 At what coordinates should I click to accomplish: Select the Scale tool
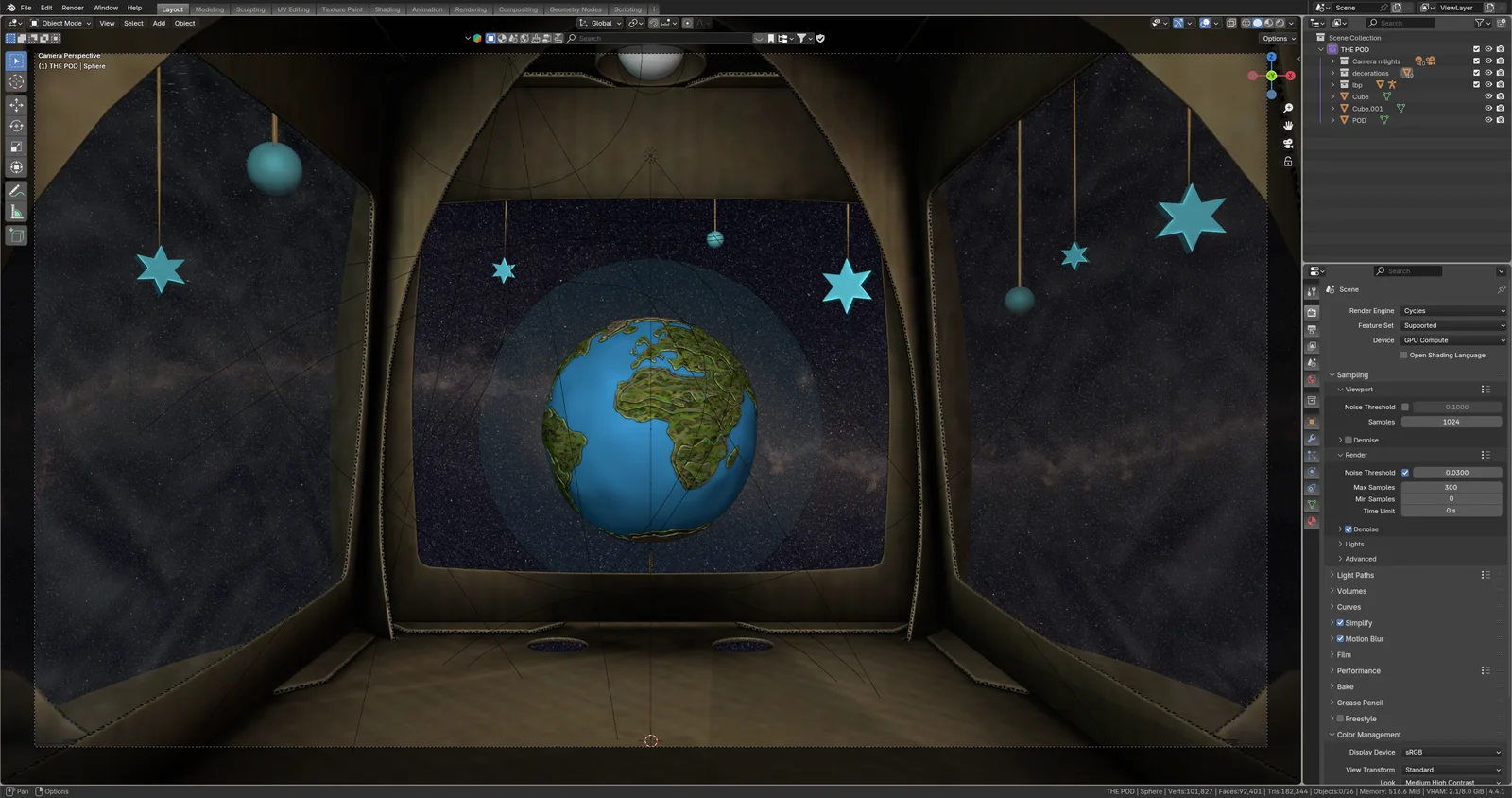tap(15, 147)
